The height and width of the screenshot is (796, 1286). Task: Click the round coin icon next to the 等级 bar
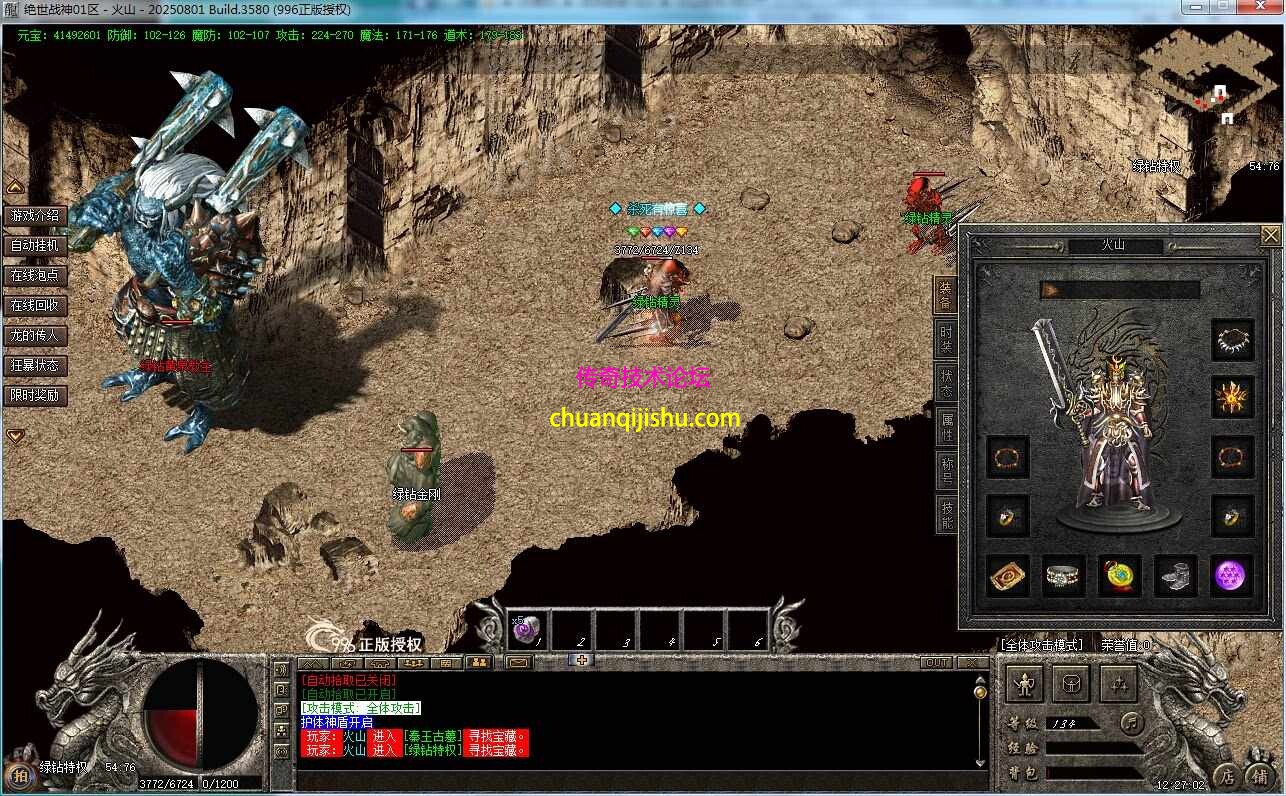pos(1131,724)
